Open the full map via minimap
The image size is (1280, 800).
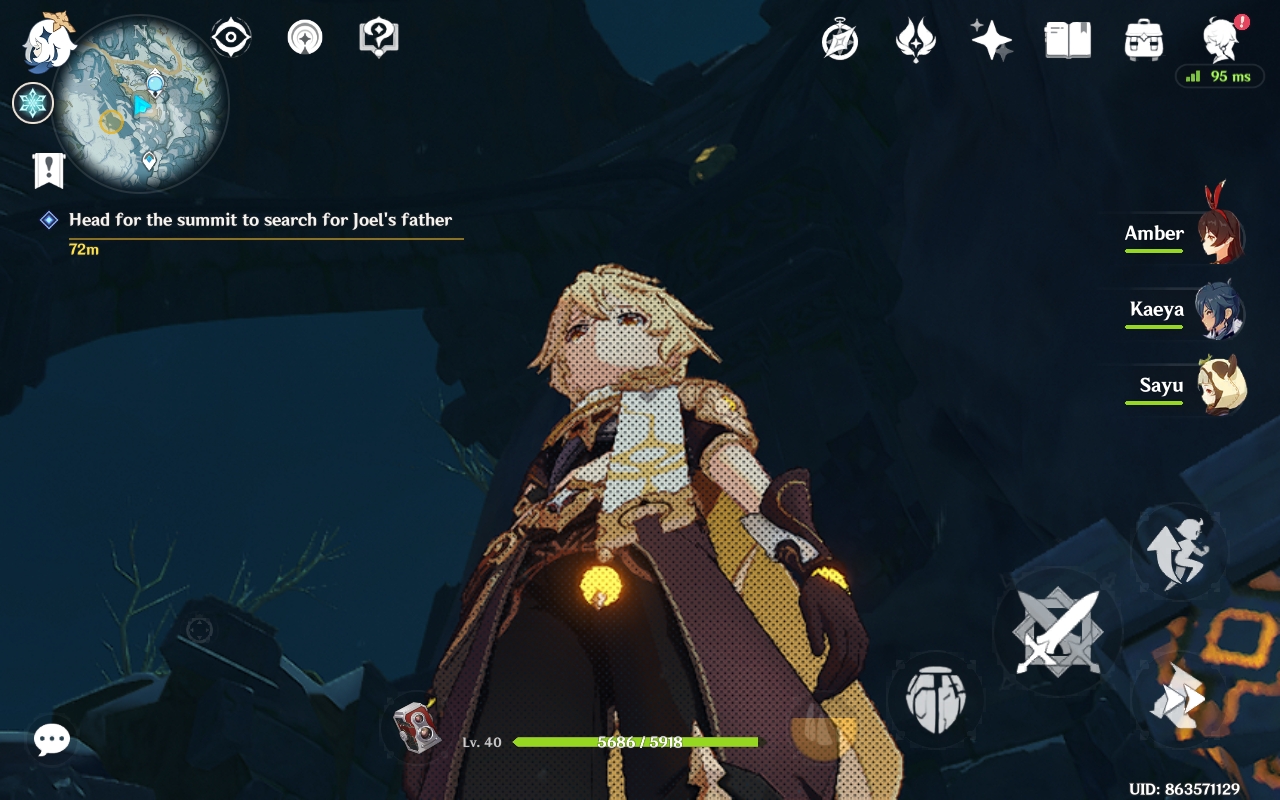coord(140,103)
